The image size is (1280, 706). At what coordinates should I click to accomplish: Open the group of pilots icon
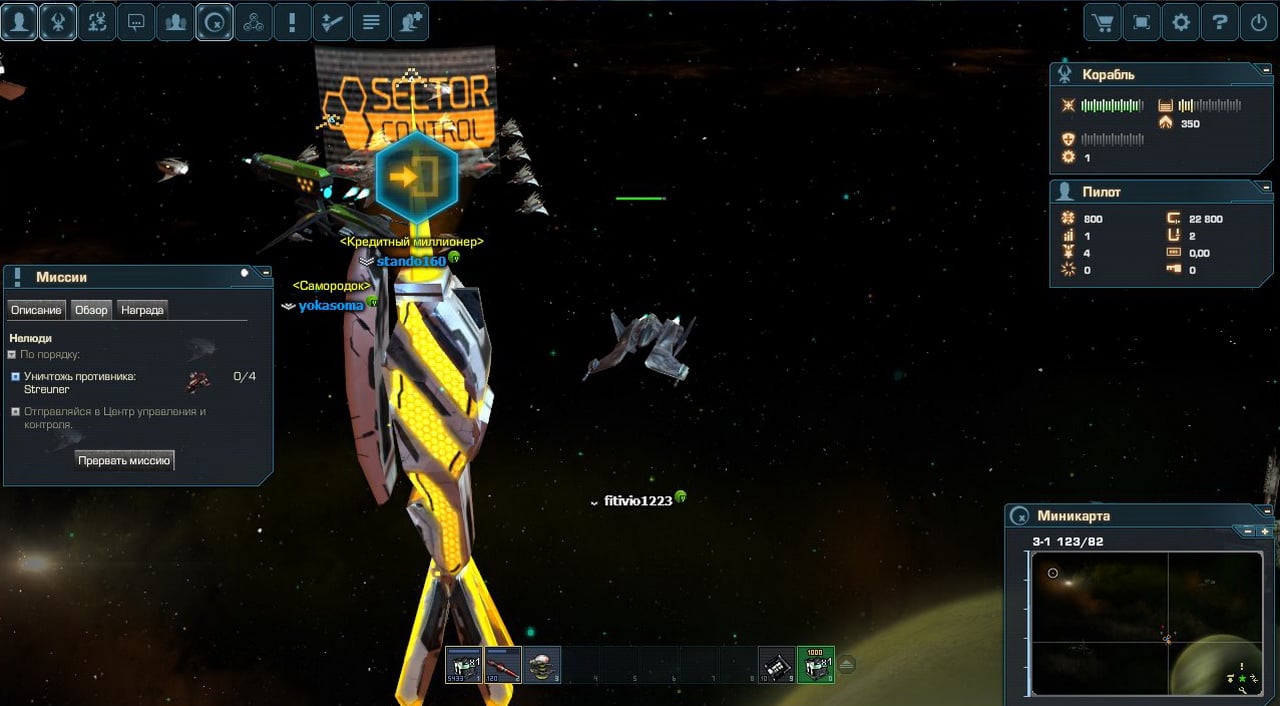click(175, 21)
